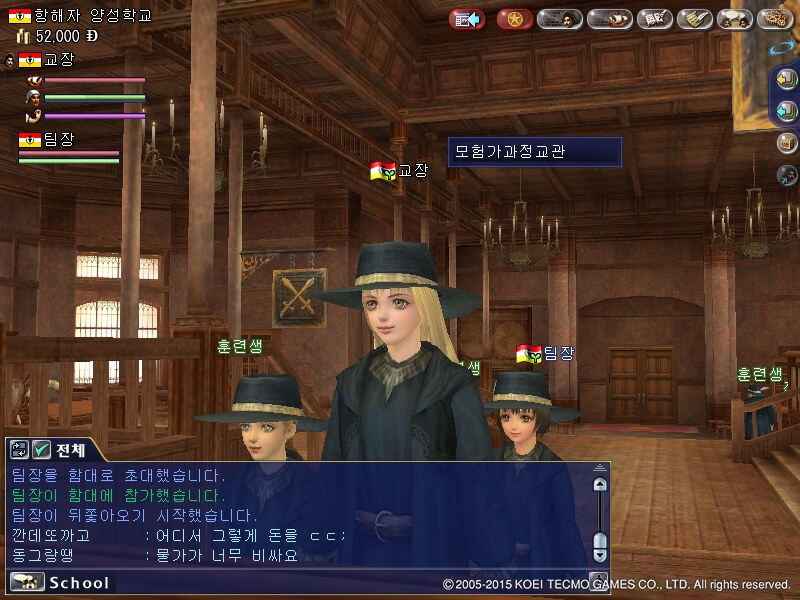Viewport: 800px width, 600px height.
Task: Click the character portrait side icon
Action: (x=787, y=174)
